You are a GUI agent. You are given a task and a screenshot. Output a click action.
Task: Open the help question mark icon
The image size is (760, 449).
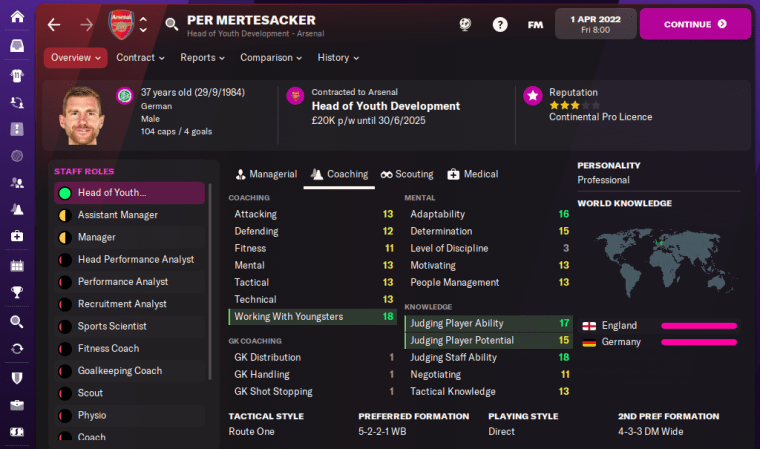click(500, 24)
